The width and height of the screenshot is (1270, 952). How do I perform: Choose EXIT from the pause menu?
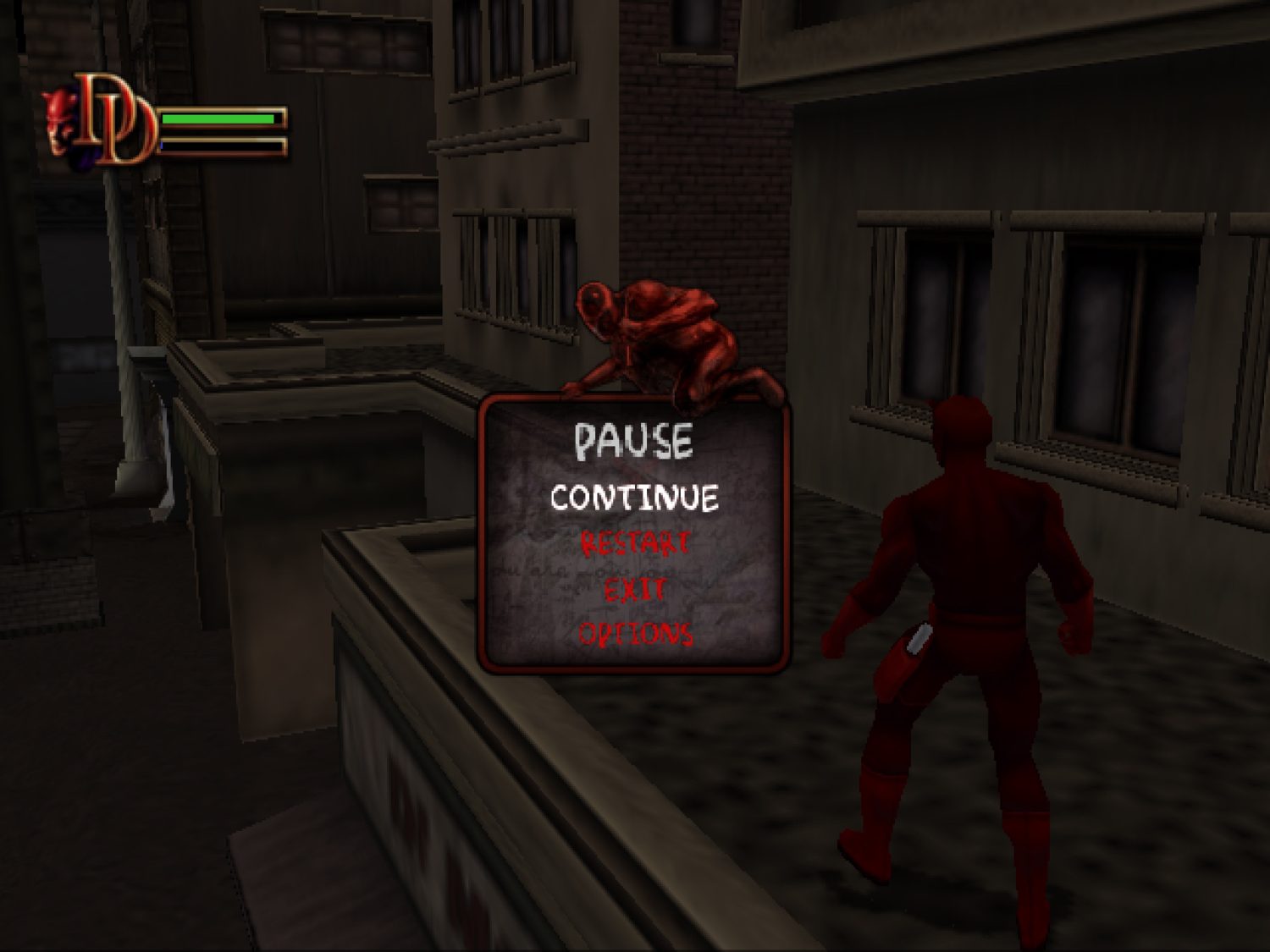[x=633, y=590]
